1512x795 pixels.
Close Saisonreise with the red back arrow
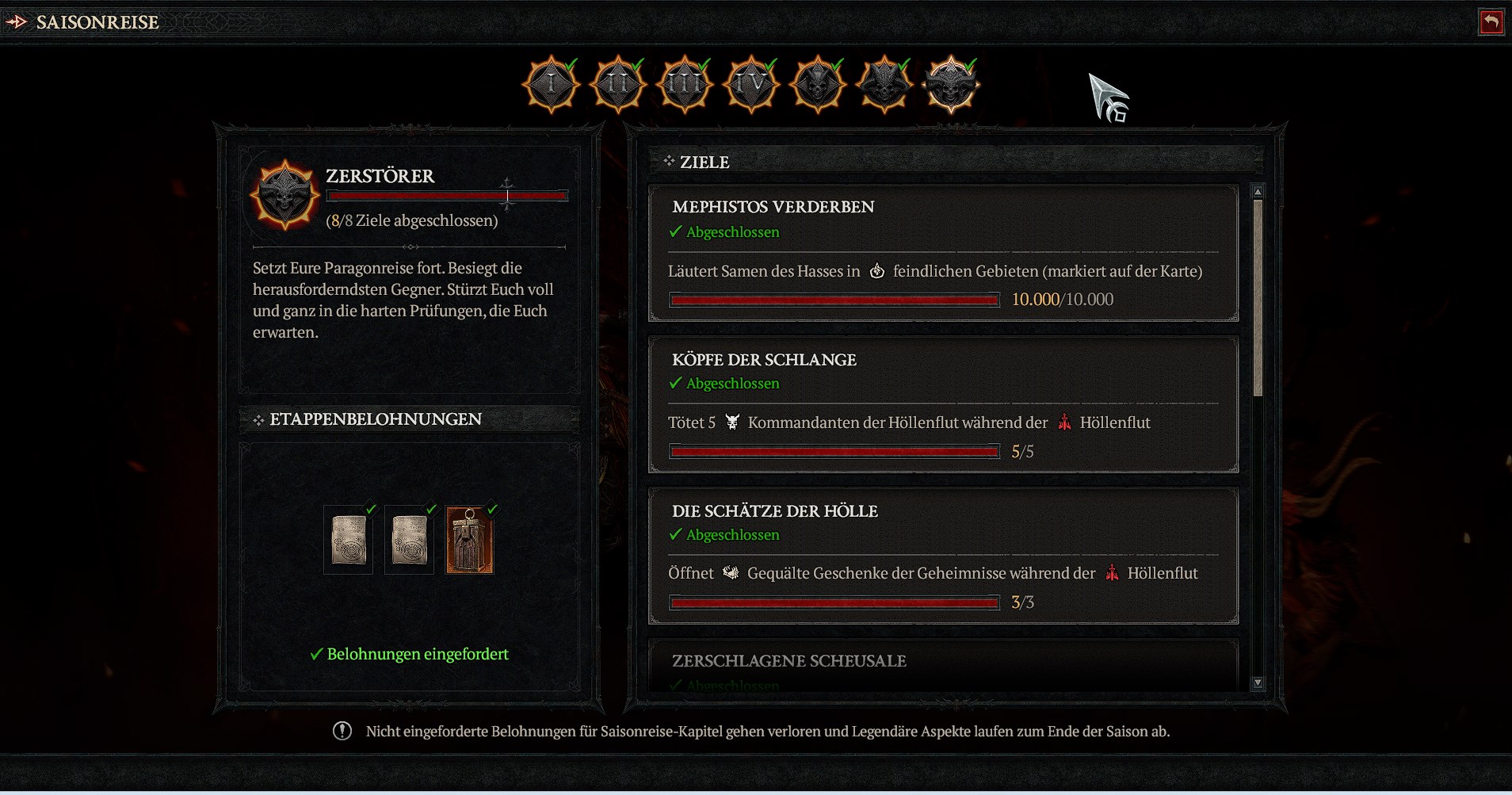[1491, 22]
